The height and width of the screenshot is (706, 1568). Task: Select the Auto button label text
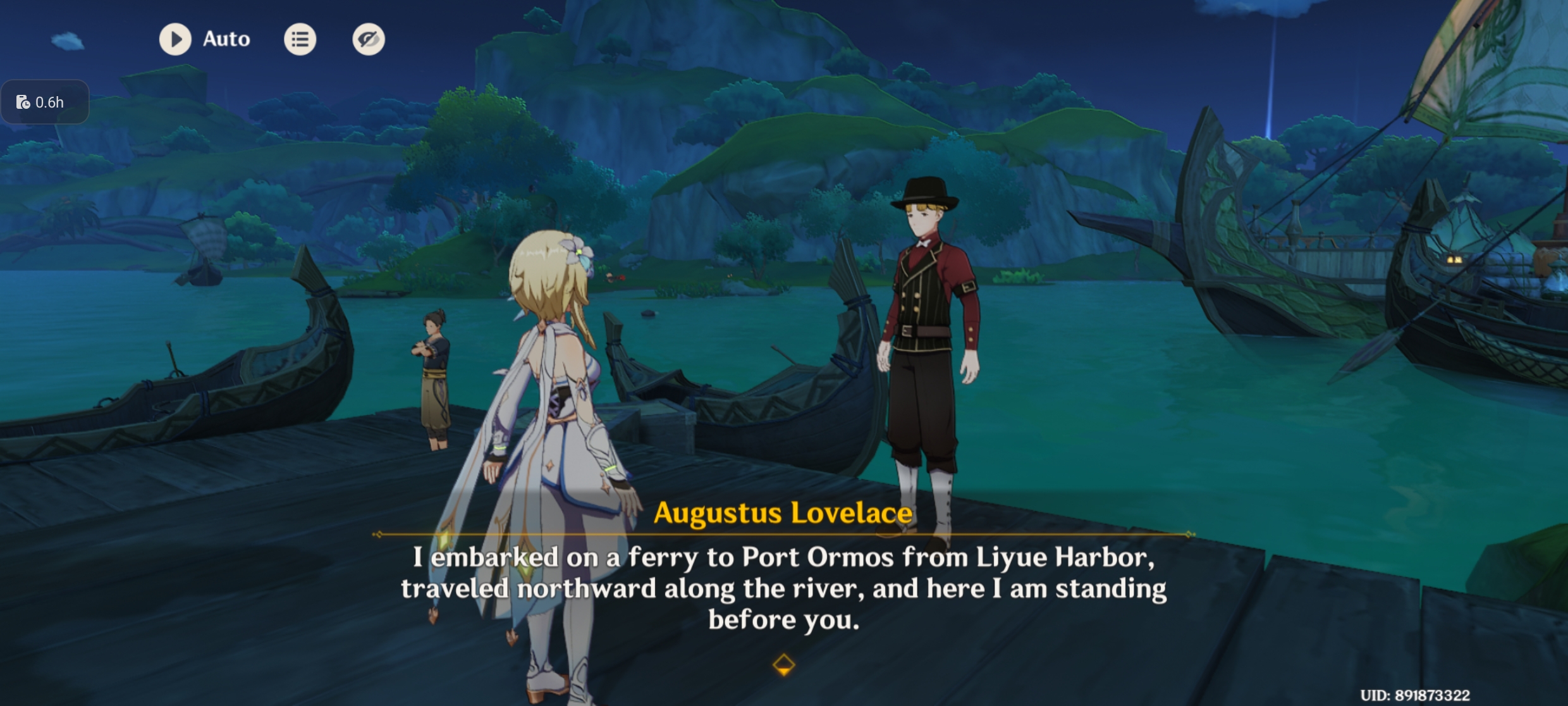225,39
